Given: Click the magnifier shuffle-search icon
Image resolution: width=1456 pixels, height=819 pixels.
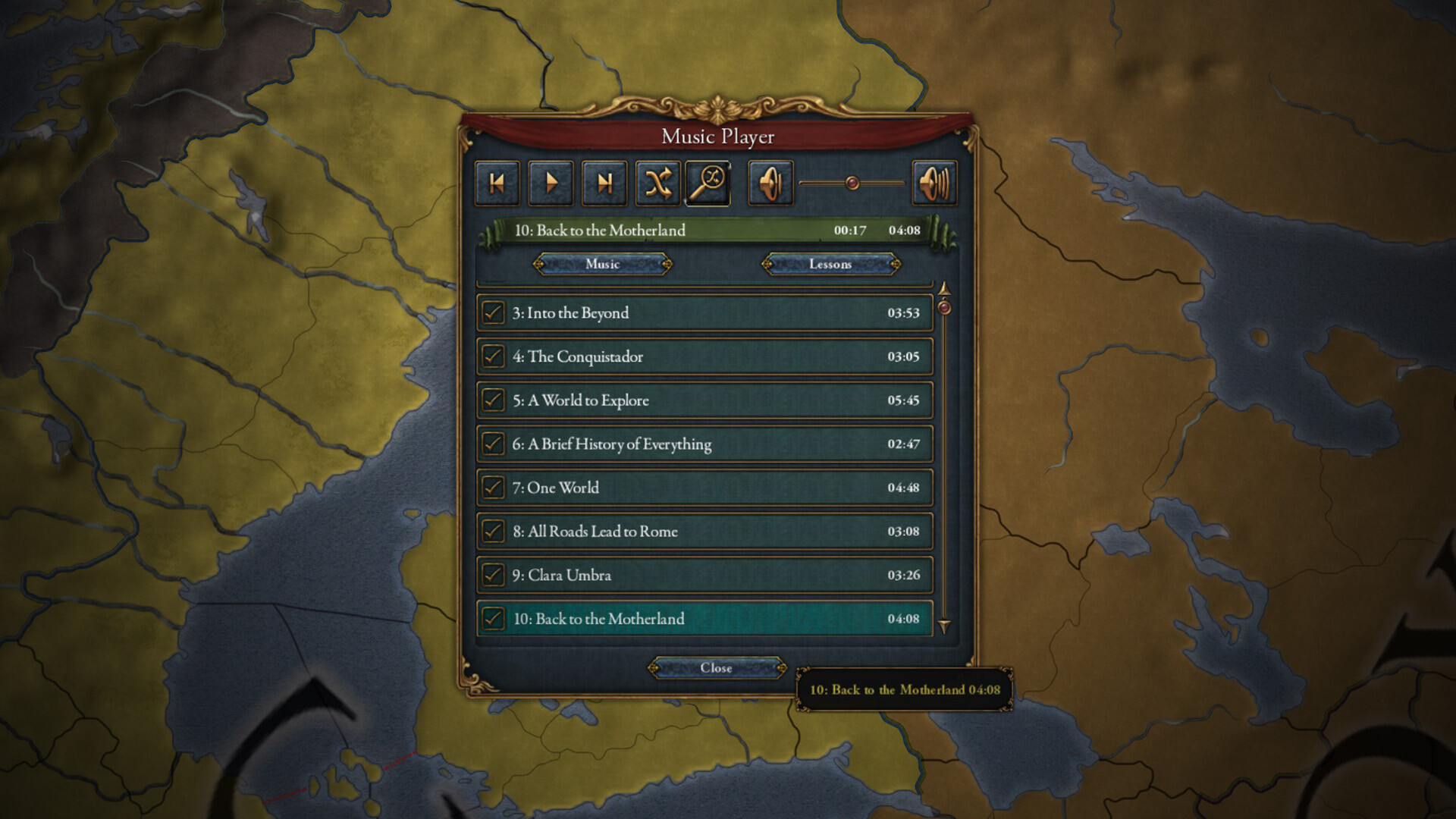Looking at the screenshot, I should [710, 182].
